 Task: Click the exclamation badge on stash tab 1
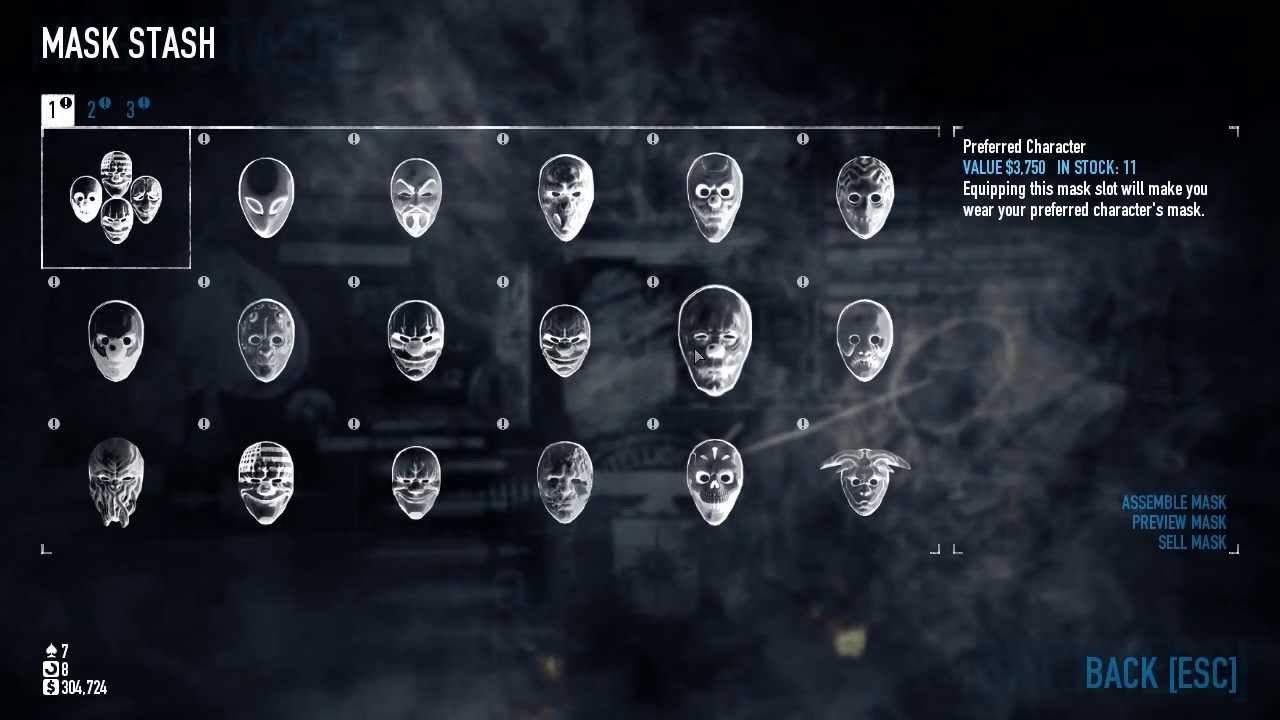coord(64,103)
